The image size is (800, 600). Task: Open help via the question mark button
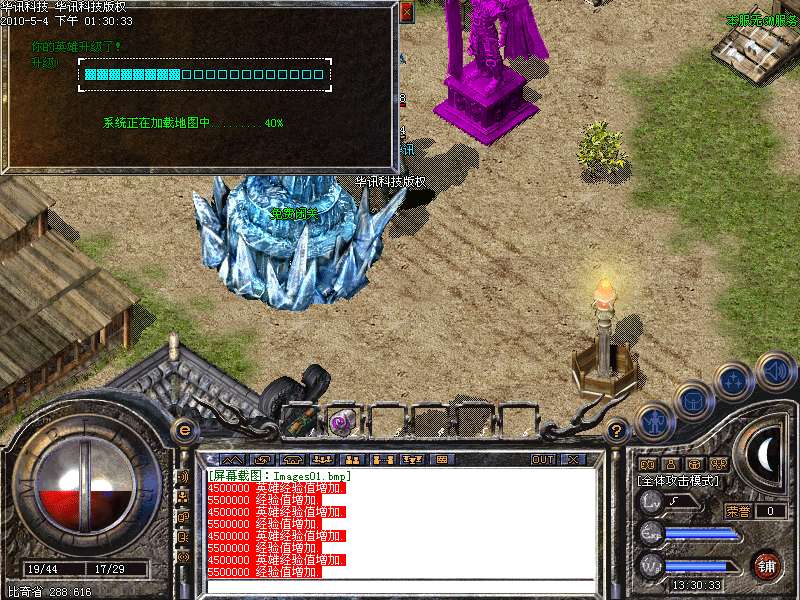[x=617, y=431]
